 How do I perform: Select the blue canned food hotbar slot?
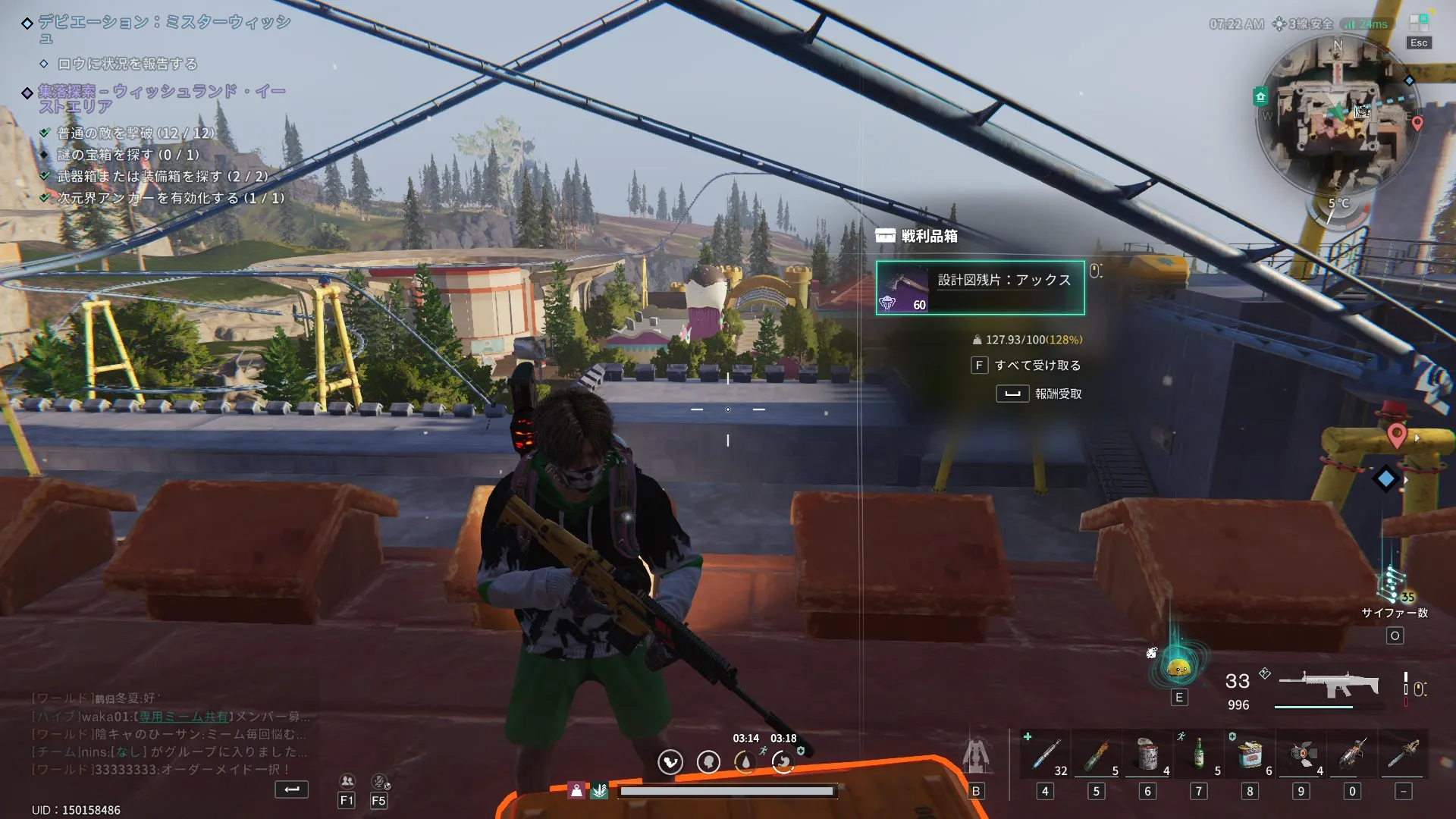tap(1250, 755)
